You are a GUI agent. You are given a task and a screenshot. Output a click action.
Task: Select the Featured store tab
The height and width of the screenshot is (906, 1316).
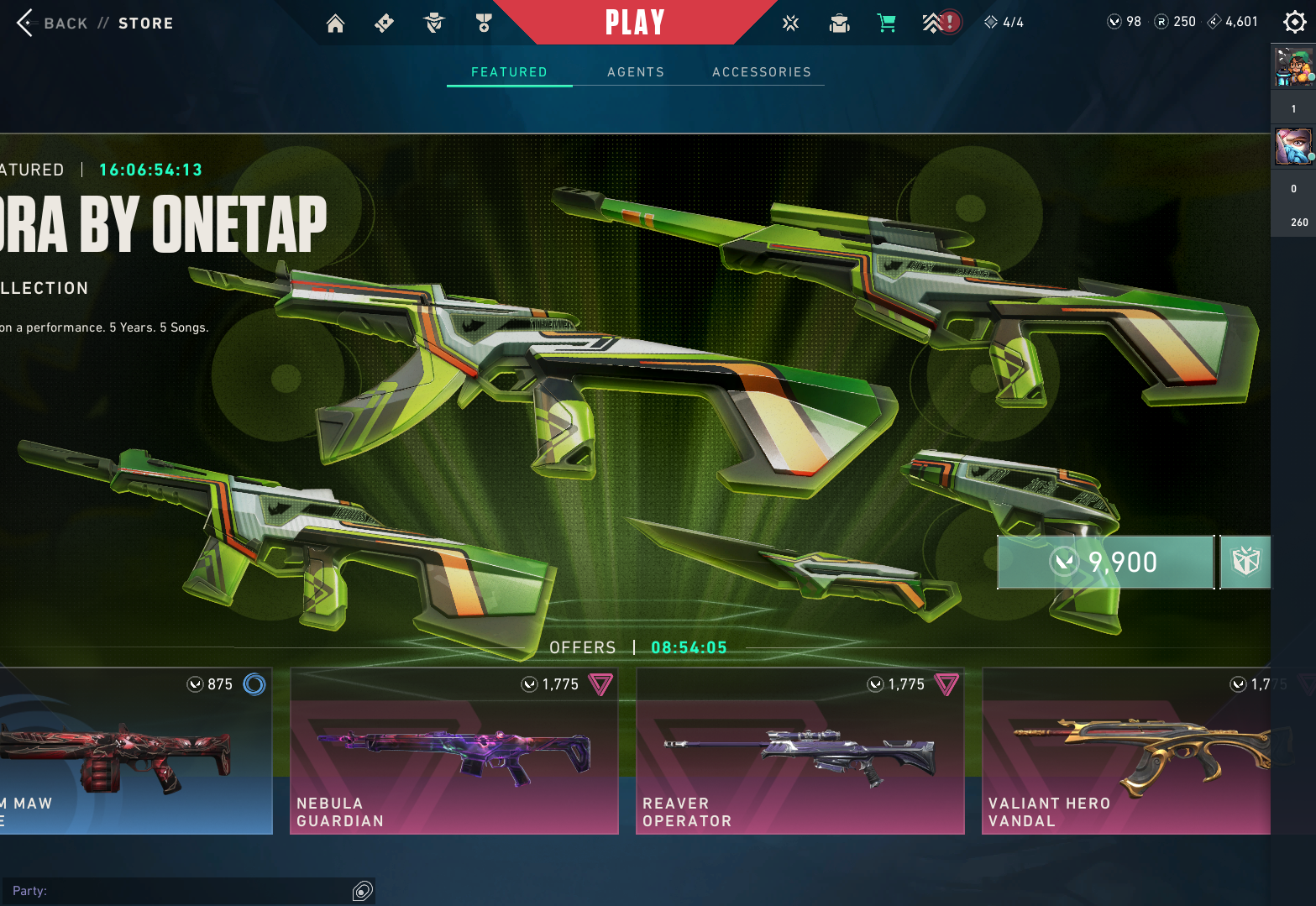tap(509, 72)
